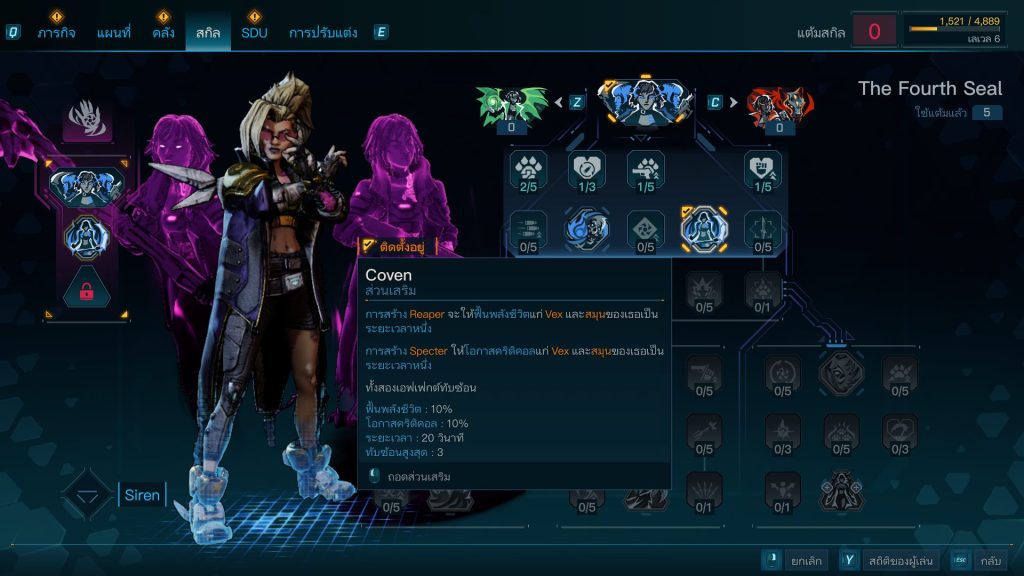Choose the blue flaming skull augment node
Image resolution: width=1024 pixels, height=576 pixels.
[x=587, y=227]
